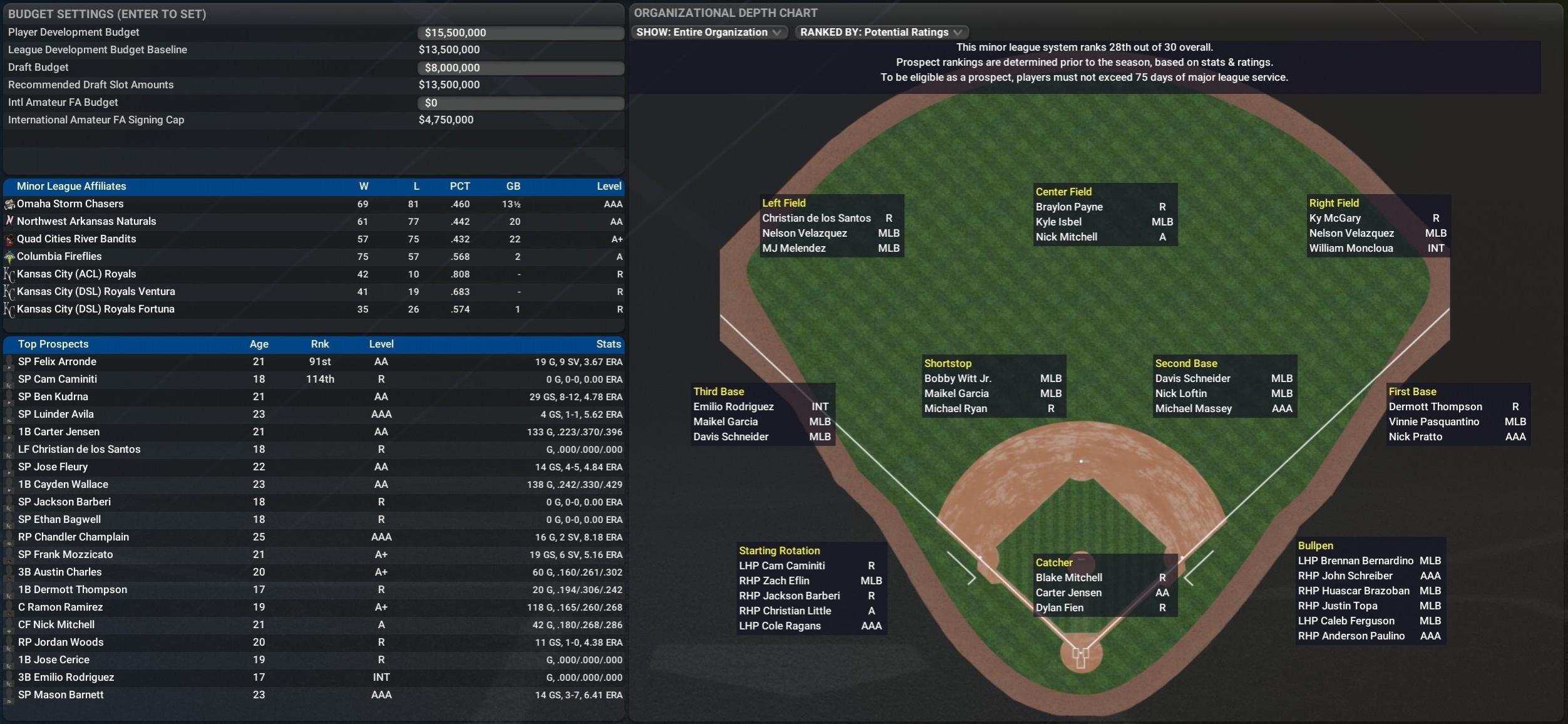Click the player icon beside SP Felix Arronde
This screenshot has height=724, width=1568.
pos(9,361)
